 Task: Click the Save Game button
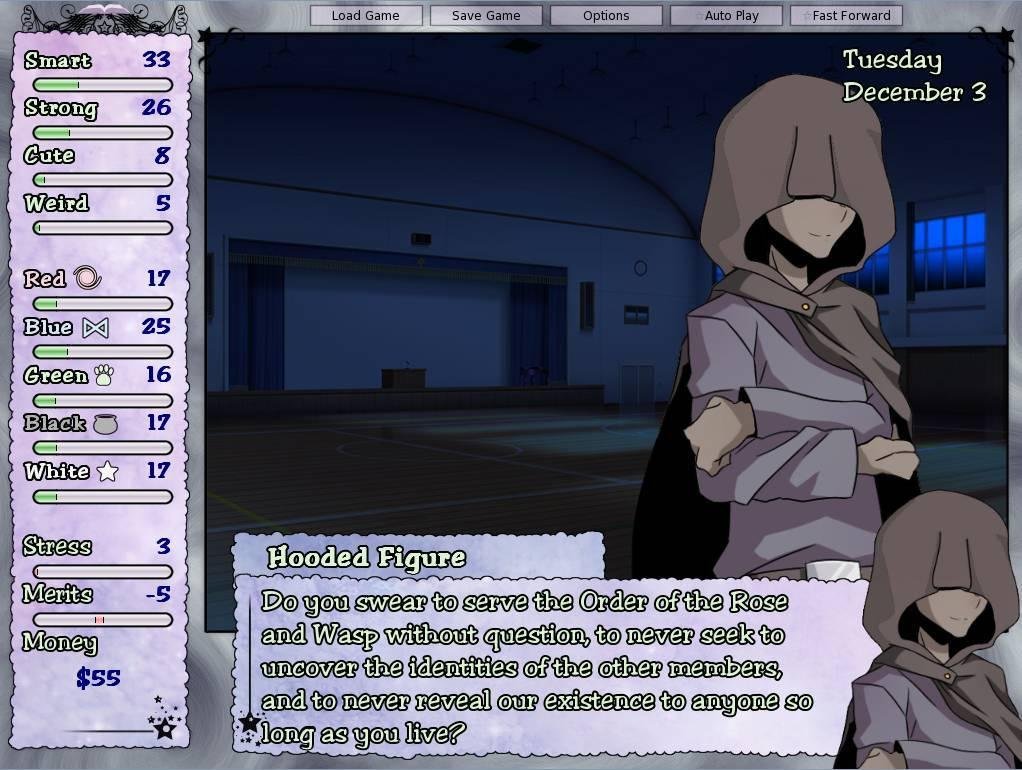click(x=486, y=16)
